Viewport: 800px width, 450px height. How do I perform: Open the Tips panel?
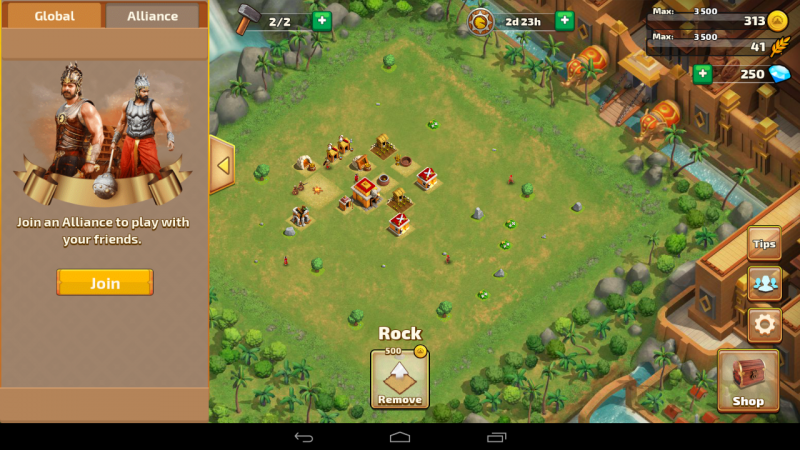[764, 243]
